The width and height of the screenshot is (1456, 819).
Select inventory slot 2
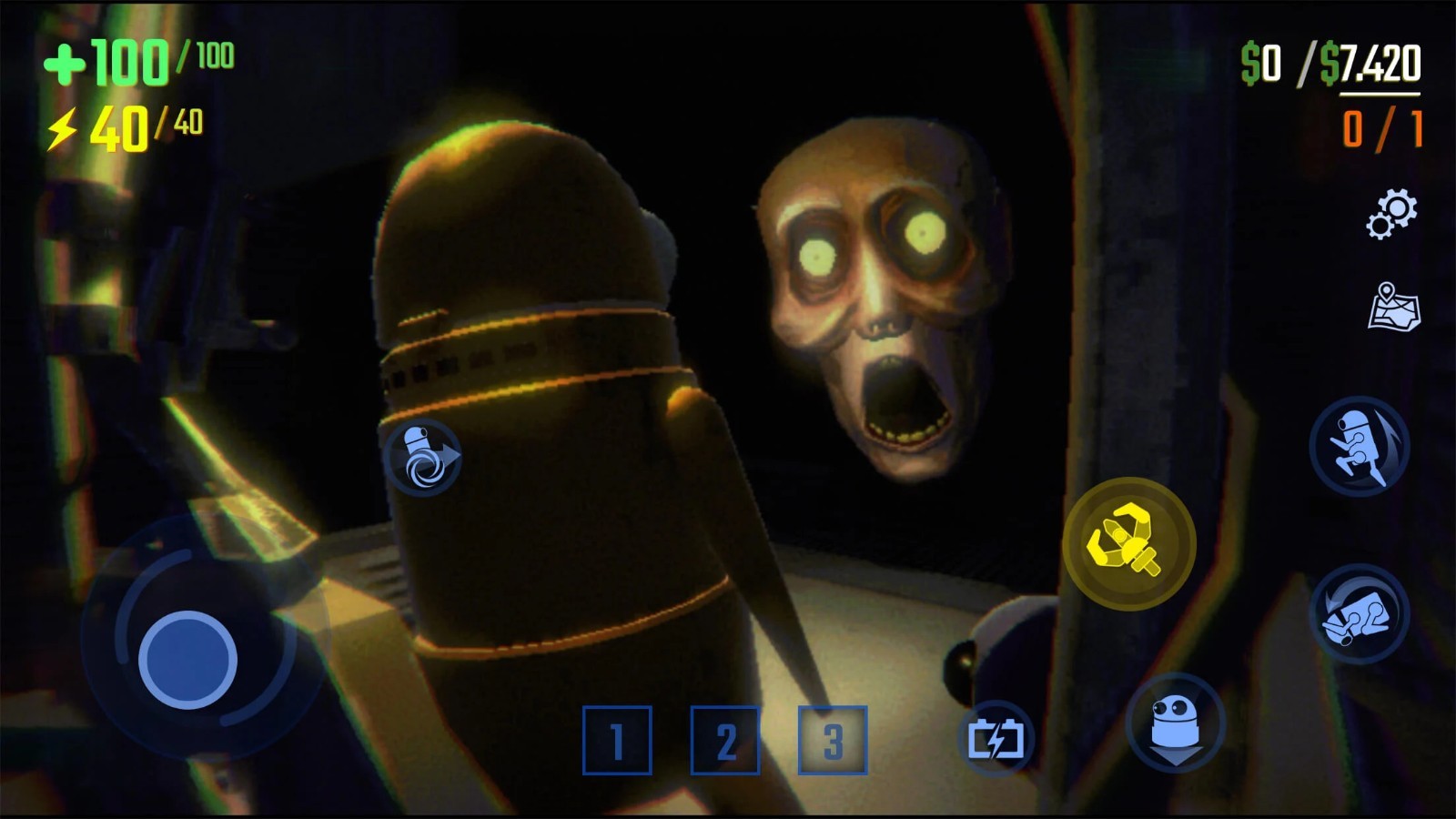(725, 740)
